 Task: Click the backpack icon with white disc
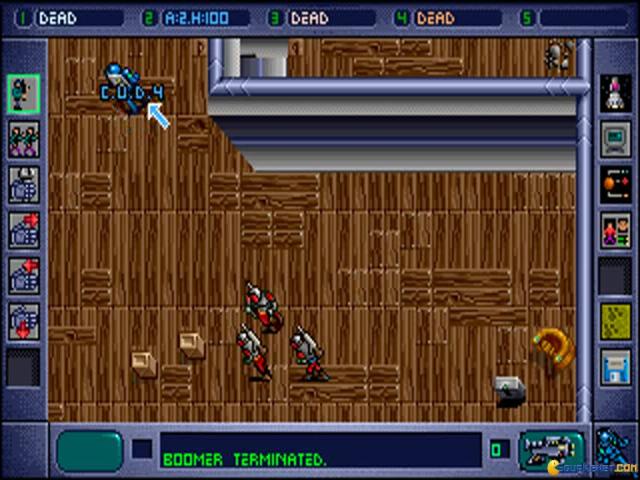(x=23, y=185)
